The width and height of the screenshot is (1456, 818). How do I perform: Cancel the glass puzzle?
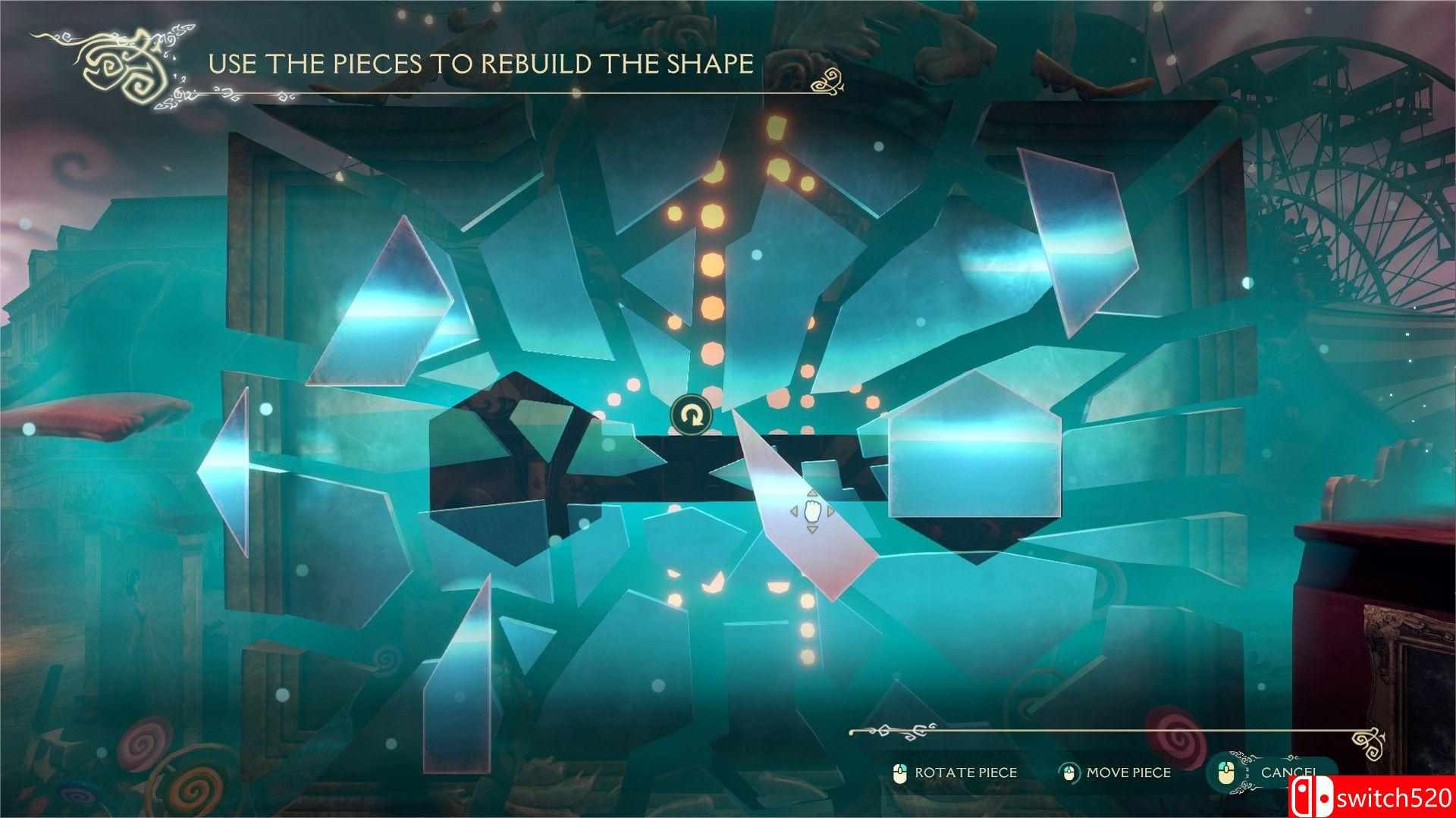pos(1287,773)
